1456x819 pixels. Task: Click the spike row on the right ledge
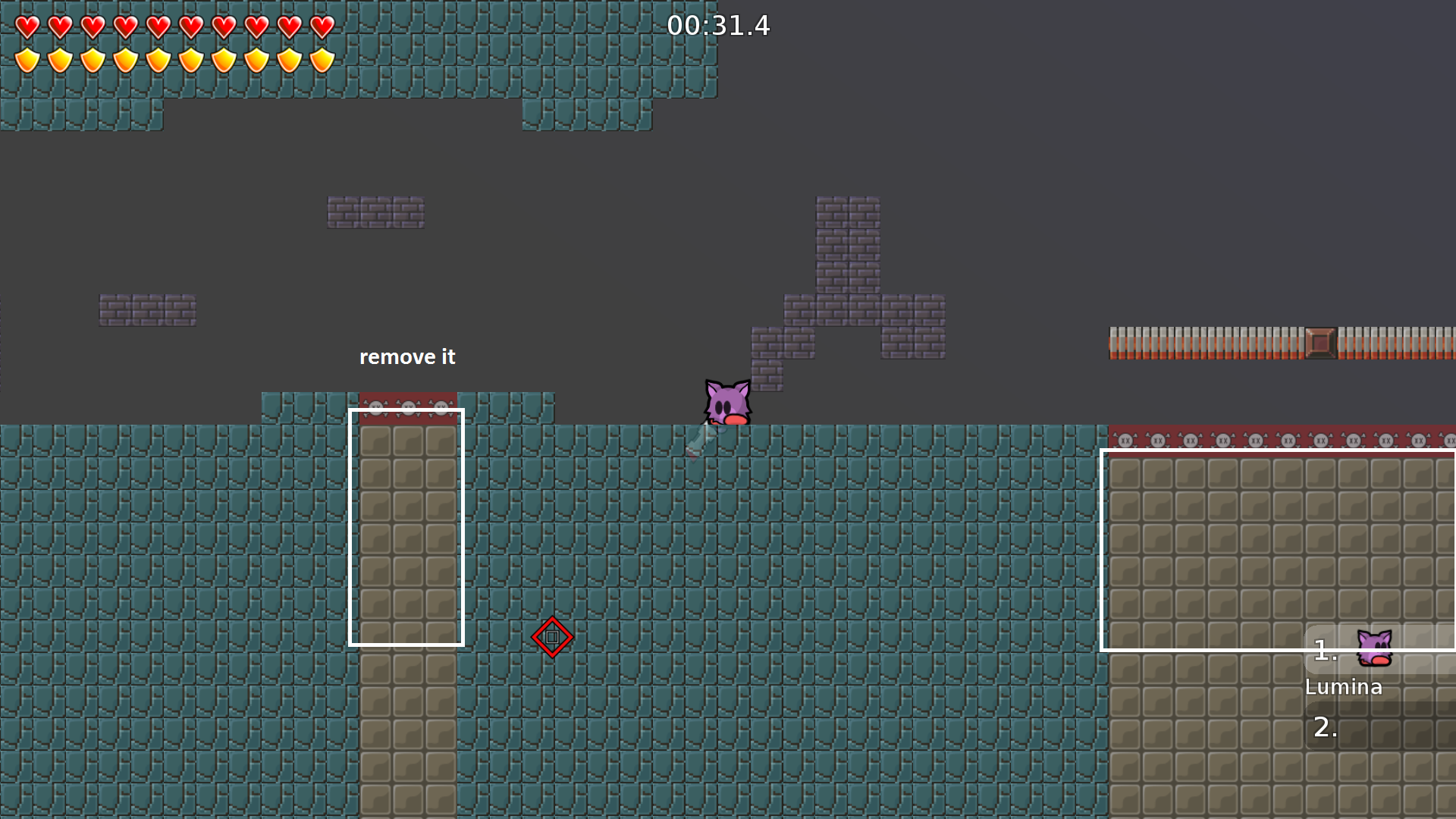point(1282,440)
